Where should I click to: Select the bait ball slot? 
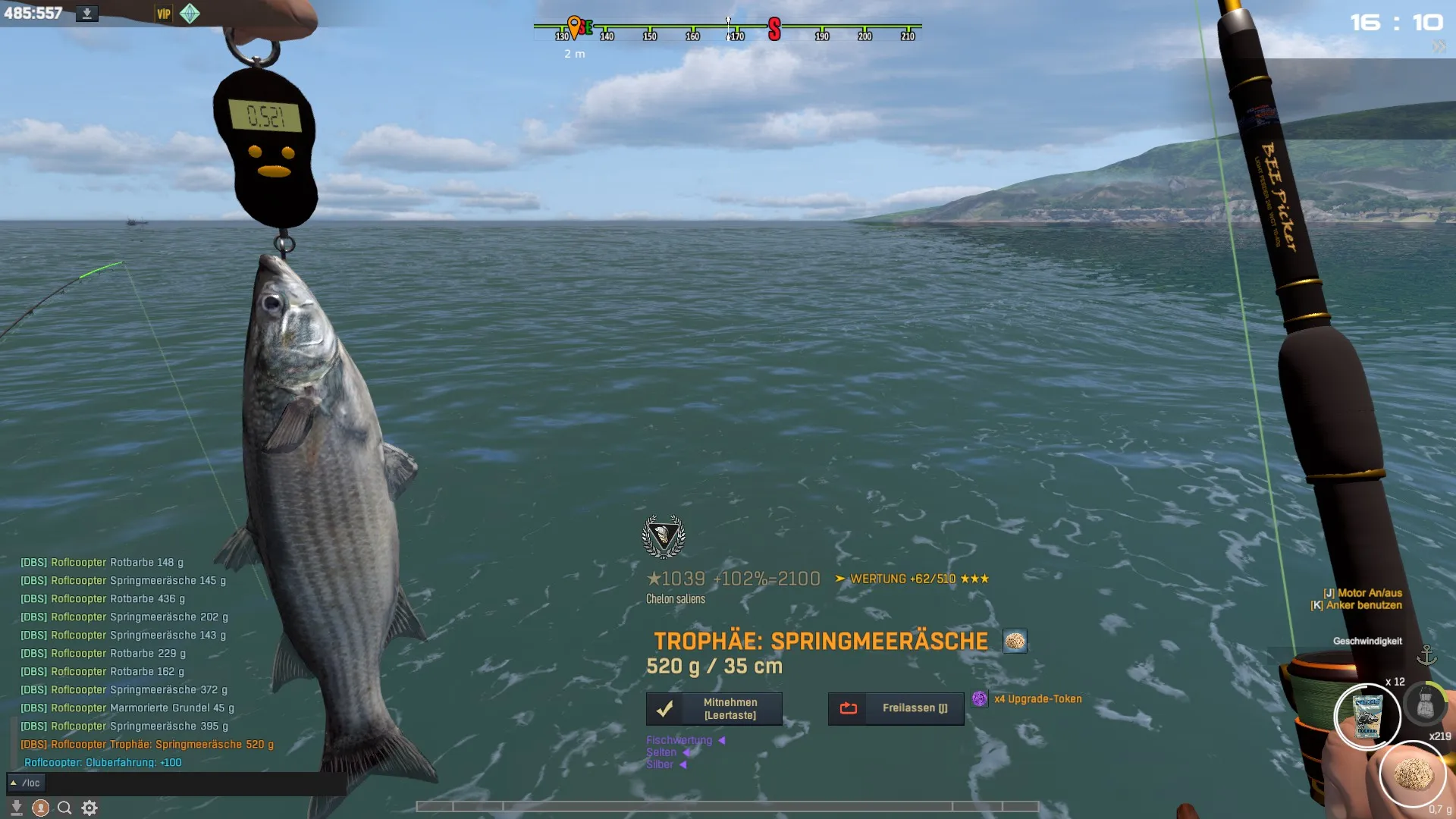1413,774
